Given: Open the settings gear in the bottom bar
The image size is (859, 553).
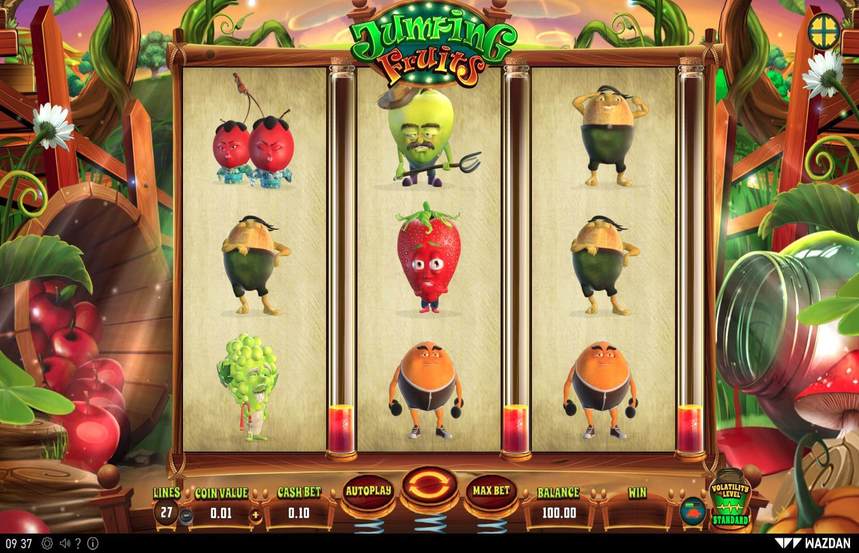Looking at the screenshot, I should [47, 543].
